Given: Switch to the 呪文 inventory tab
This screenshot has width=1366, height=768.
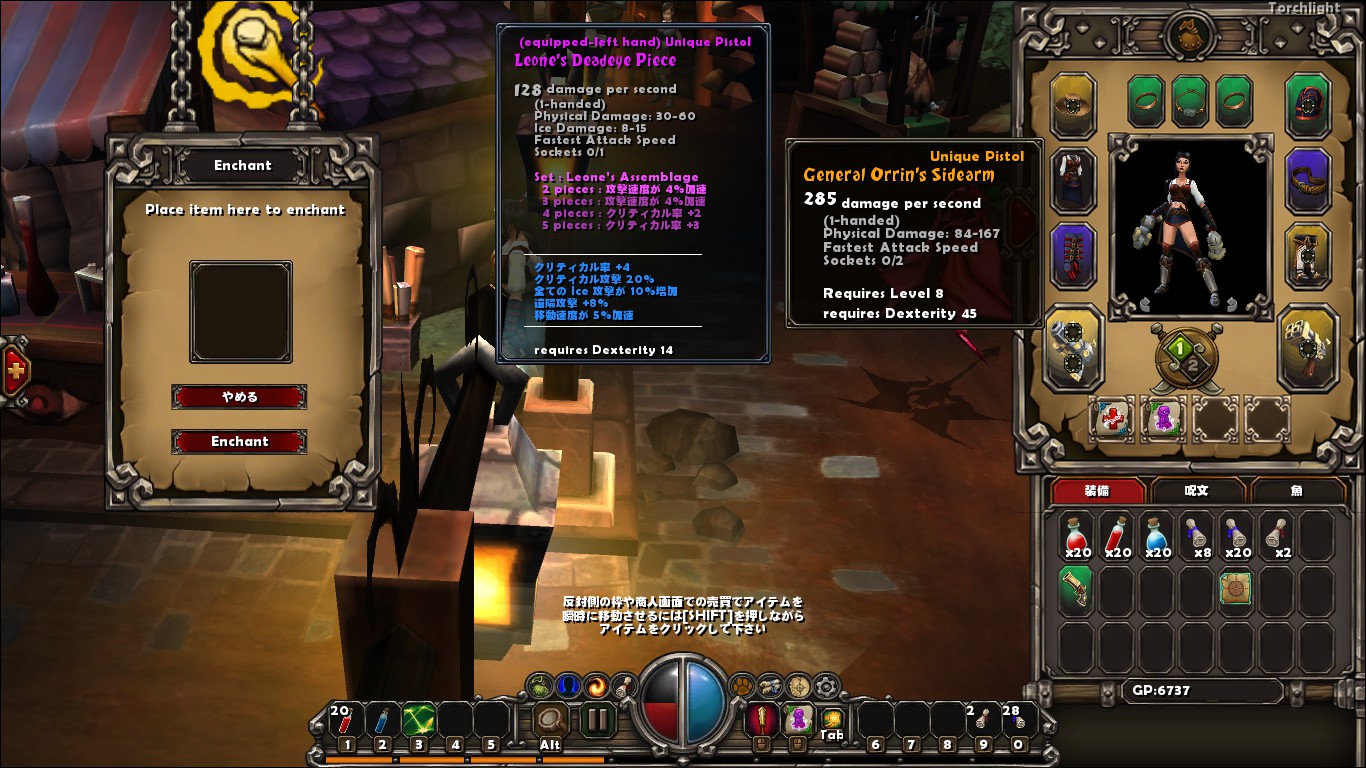Looking at the screenshot, I should click(x=1196, y=491).
